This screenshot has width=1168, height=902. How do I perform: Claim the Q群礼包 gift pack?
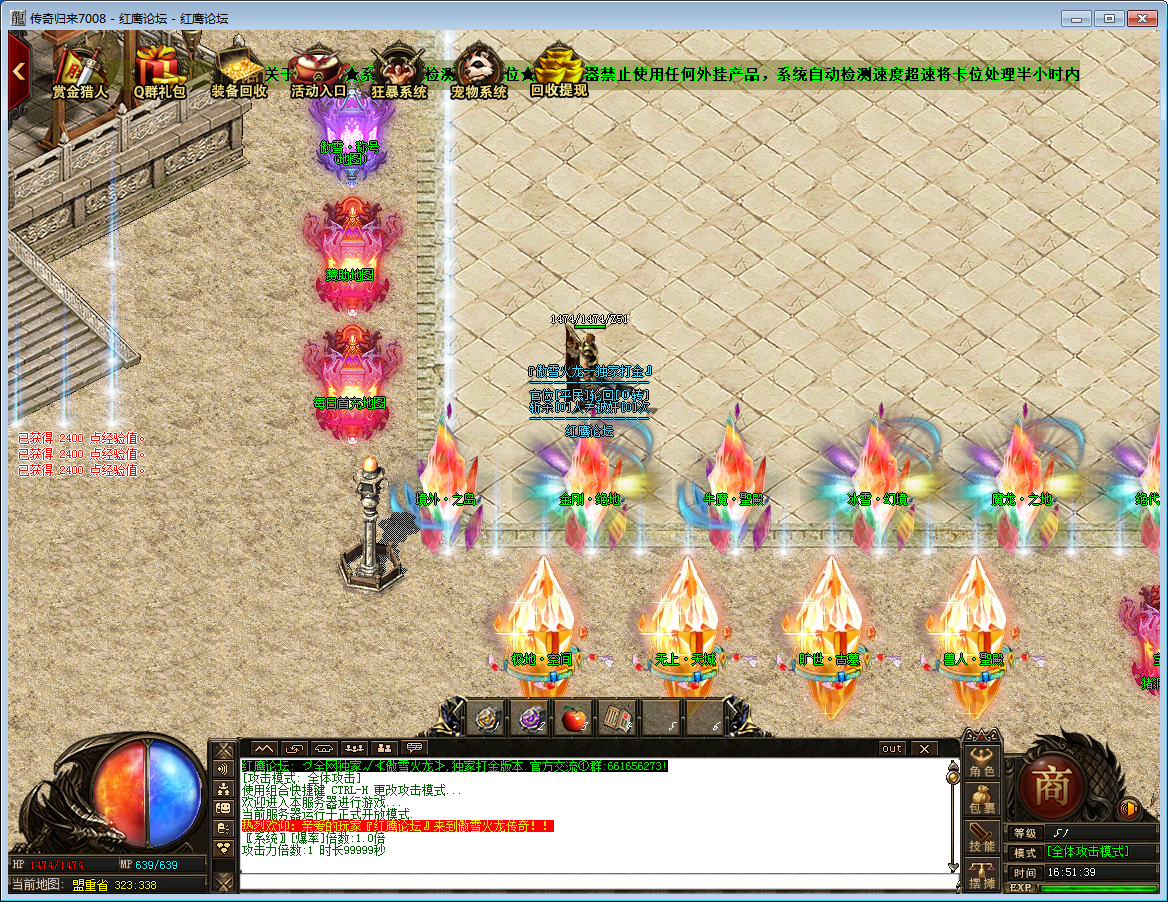160,70
